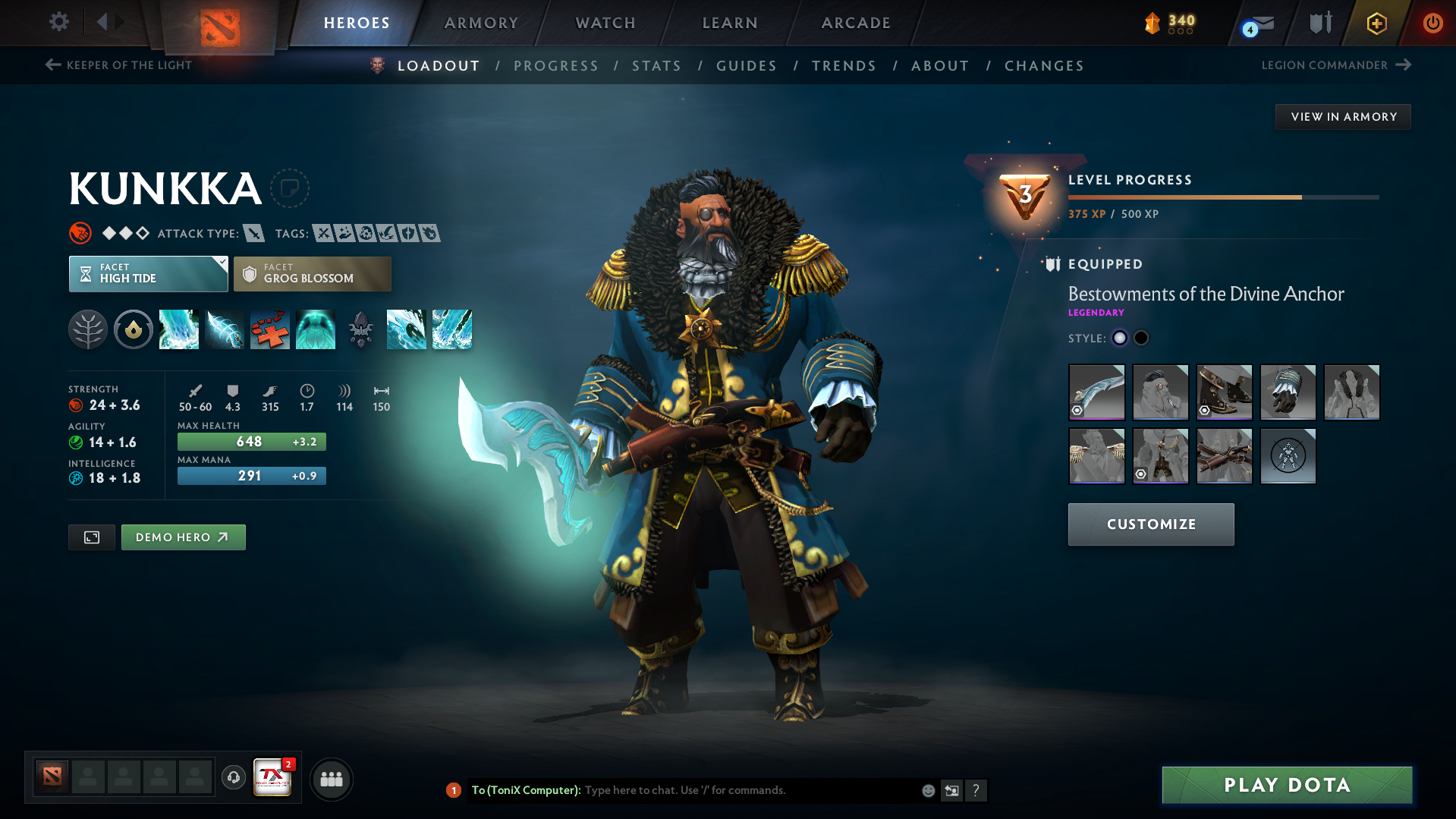This screenshot has height=819, width=1456.
Task: Select the Grog Blossom facet
Action: click(312, 273)
